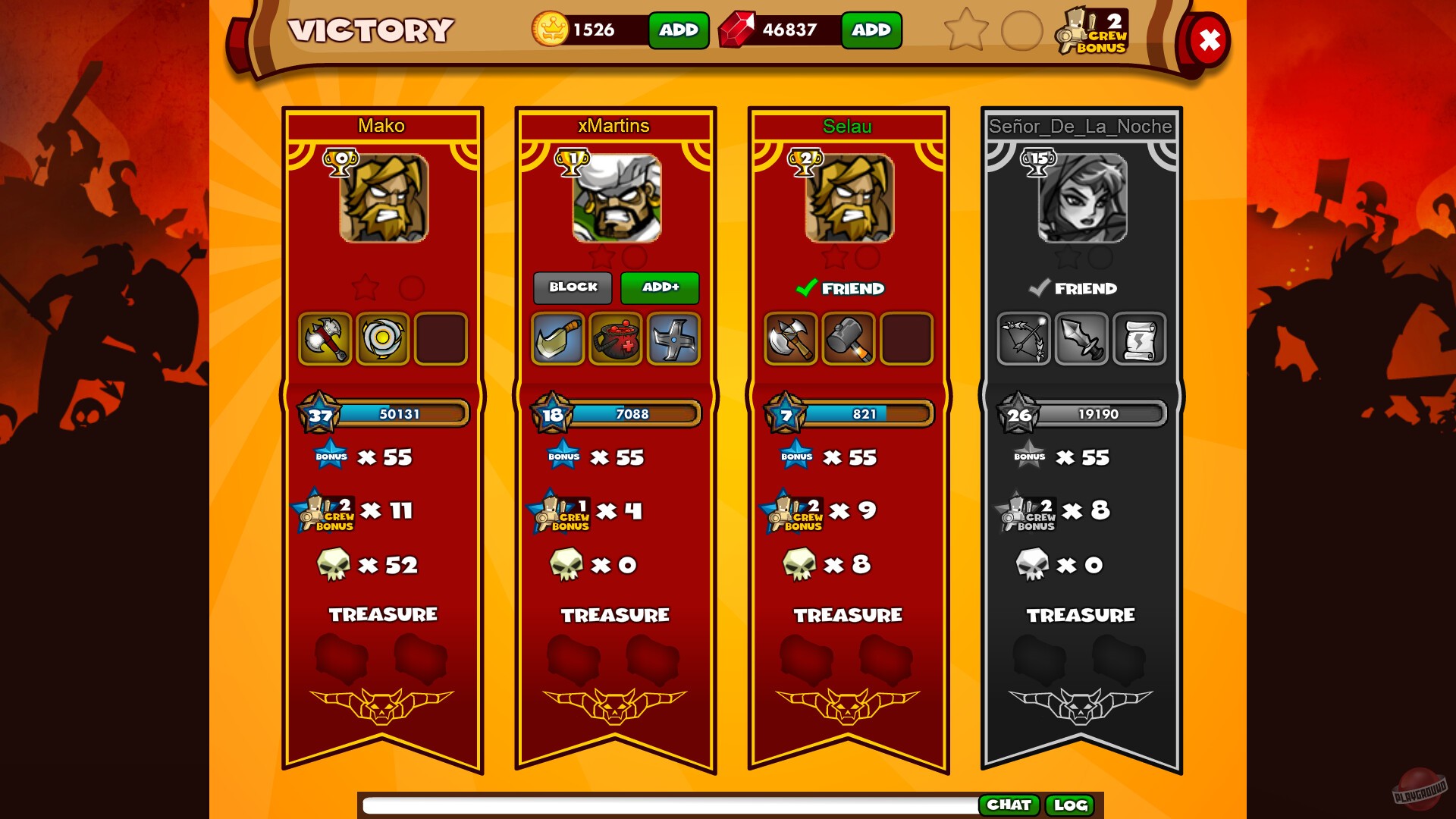Image resolution: width=1456 pixels, height=819 pixels.
Task: Click the skull kill counter icon under Mako
Action: tap(334, 563)
